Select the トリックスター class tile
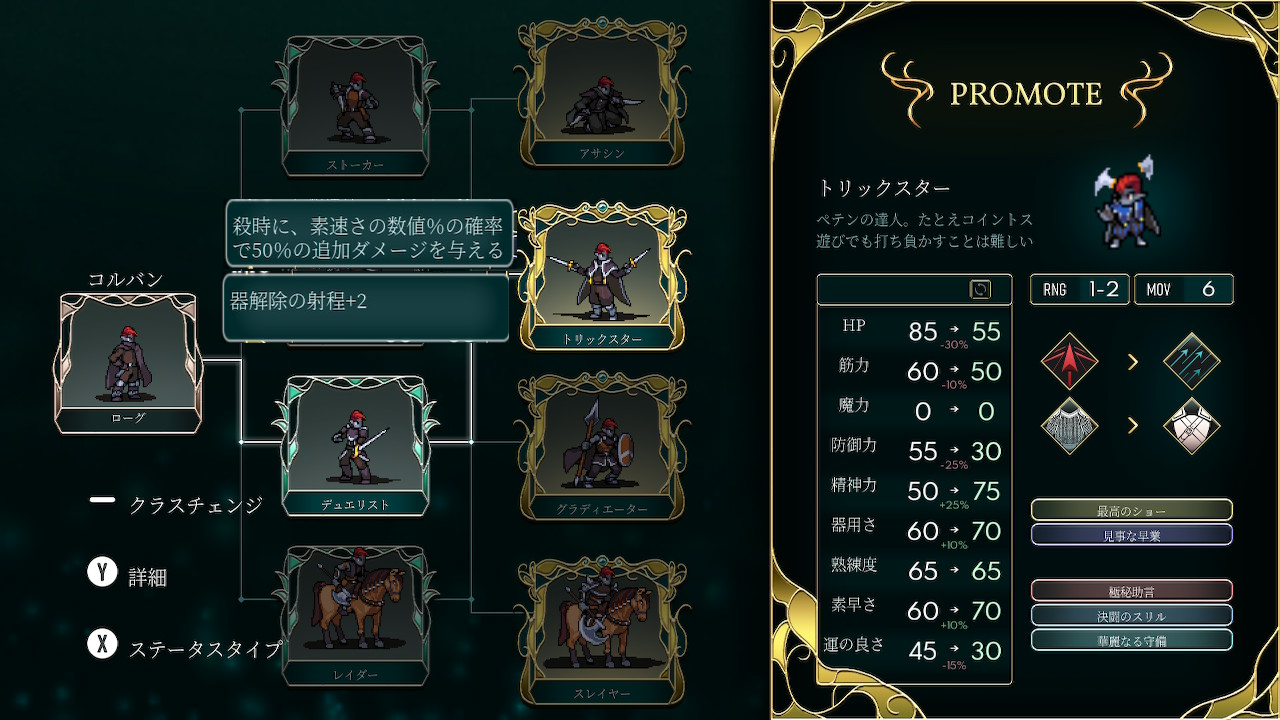 (602, 278)
